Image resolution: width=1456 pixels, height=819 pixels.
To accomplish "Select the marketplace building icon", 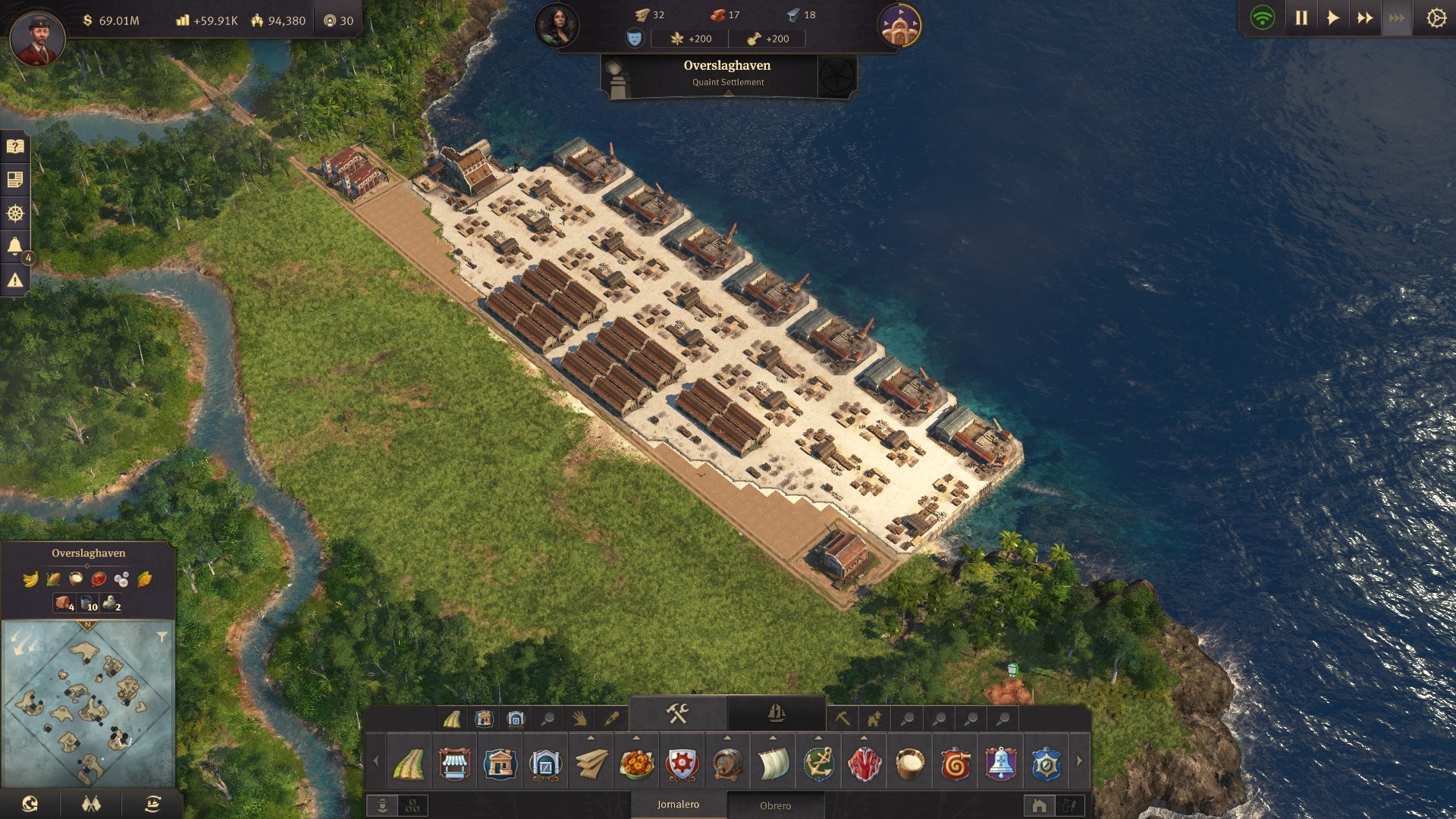I will (x=454, y=764).
